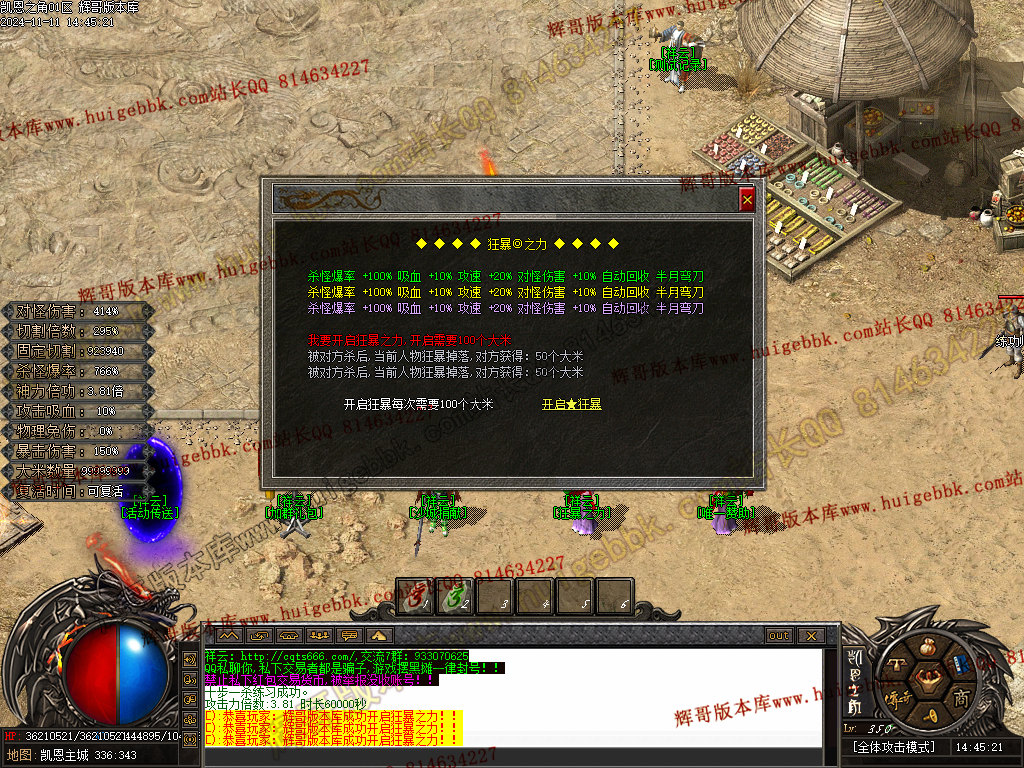Use the green rune in hotbar slot 2
1024x768 pixels.
click(x=456, y=598)
